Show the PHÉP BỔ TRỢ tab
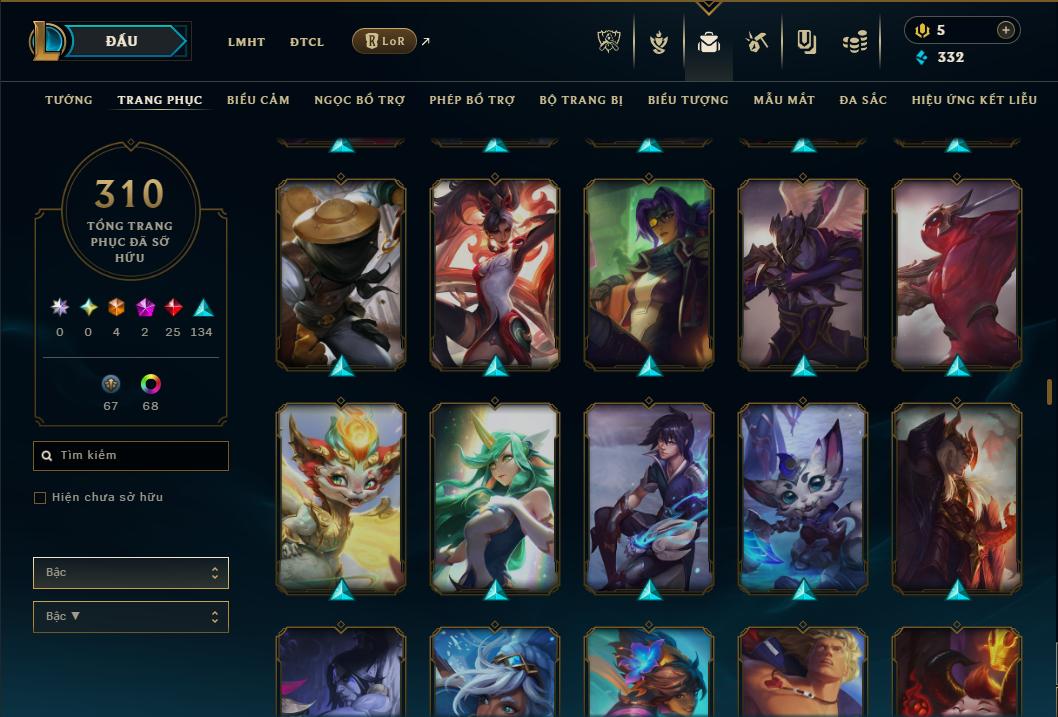Image resolution: width=1058 pixels, height=717 pixels. tap(472, 100)
